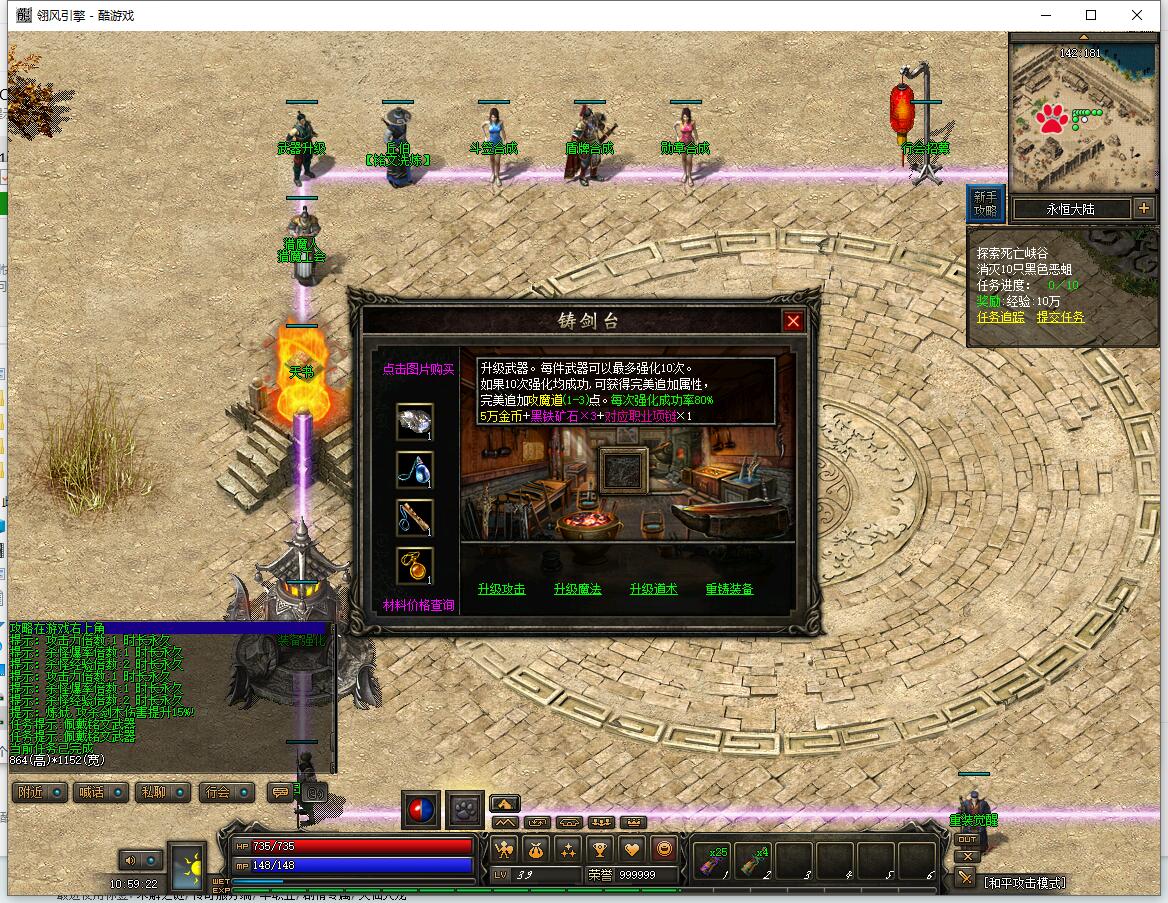1168x903 pixels.
Task: Select the 升级魔法 upgrade link
Action: point(577,589)
